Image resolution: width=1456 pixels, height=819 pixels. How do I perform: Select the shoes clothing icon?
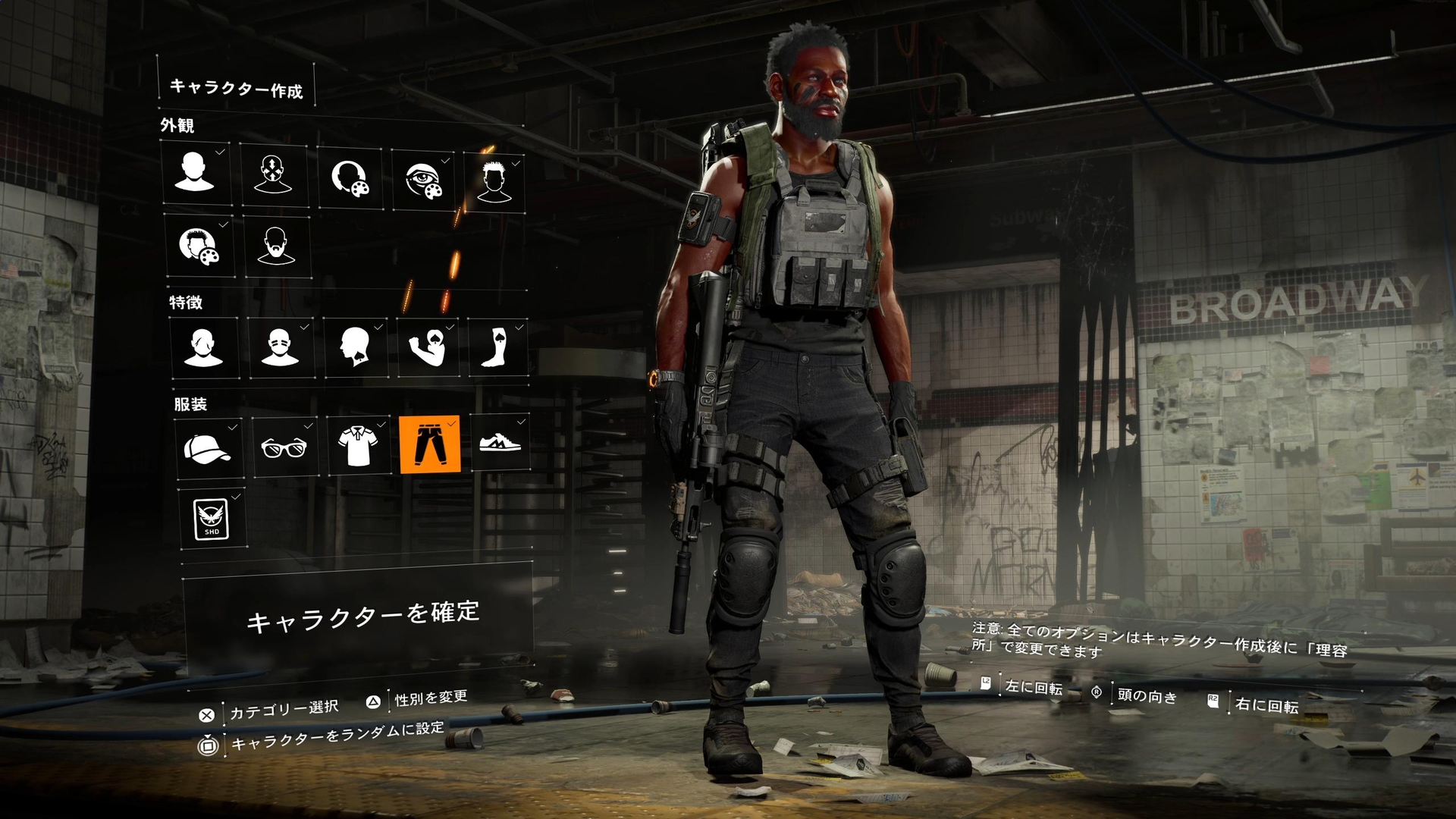click(x=502, y=447)
